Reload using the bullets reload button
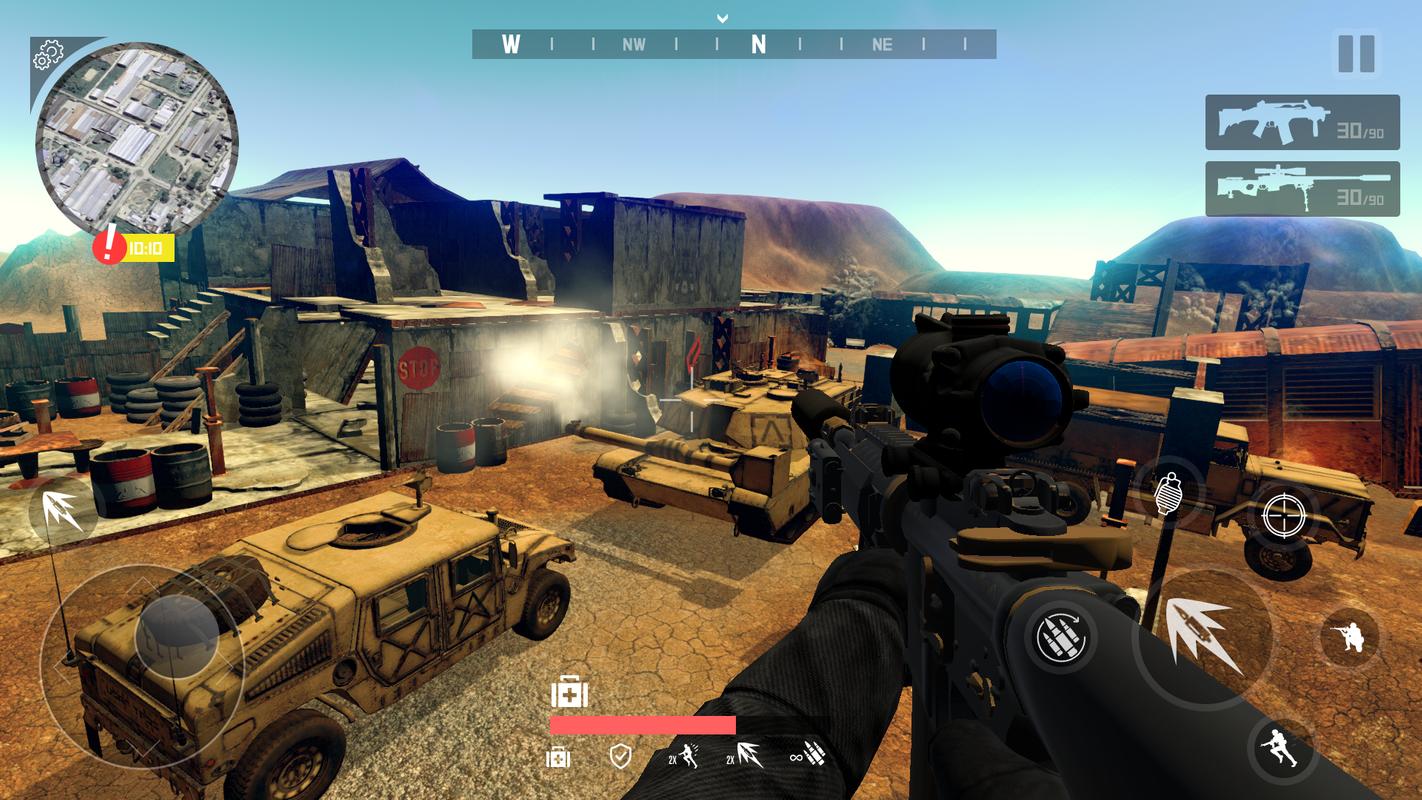The width and height of the screenshot is (1422, 800). click(x=1061, y=638)
